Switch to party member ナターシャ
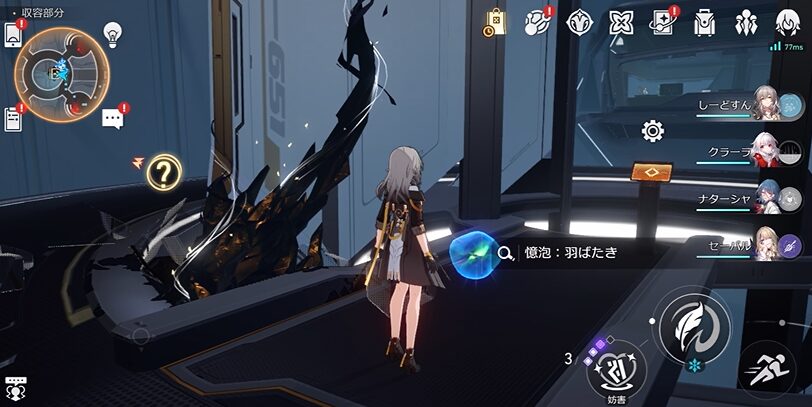The height and width of the screenshot is (407, 812). coord(768,198)
